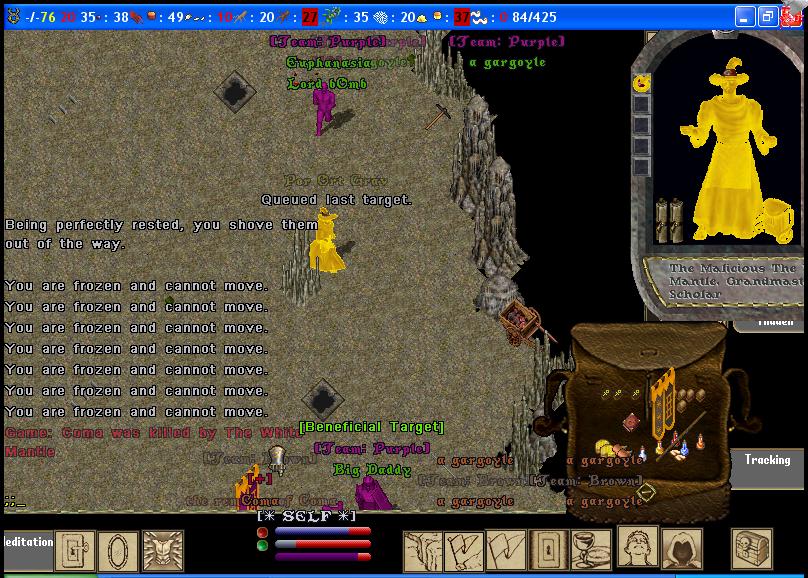Select the red spellbook in the backpack
The width and height of the screenshot is (808, 578).
click(x=631, y=423)
